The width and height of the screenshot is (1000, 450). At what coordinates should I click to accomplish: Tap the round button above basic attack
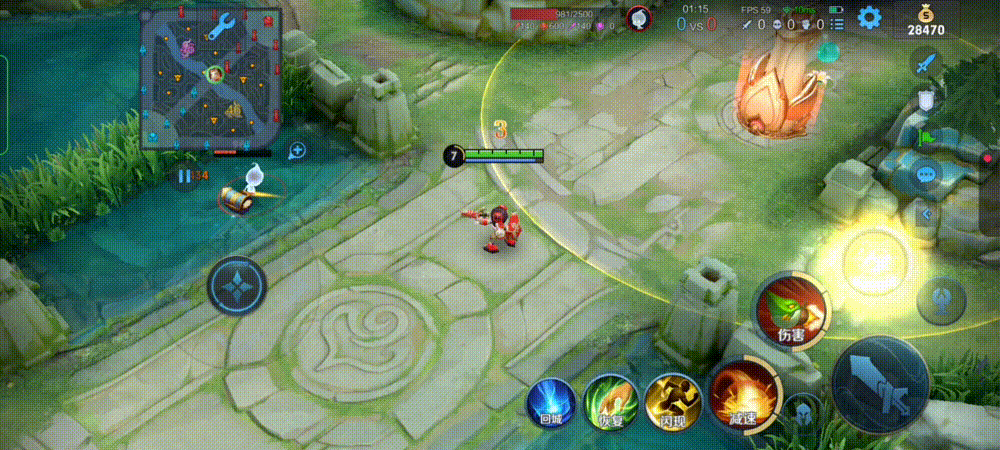point(941,300)
